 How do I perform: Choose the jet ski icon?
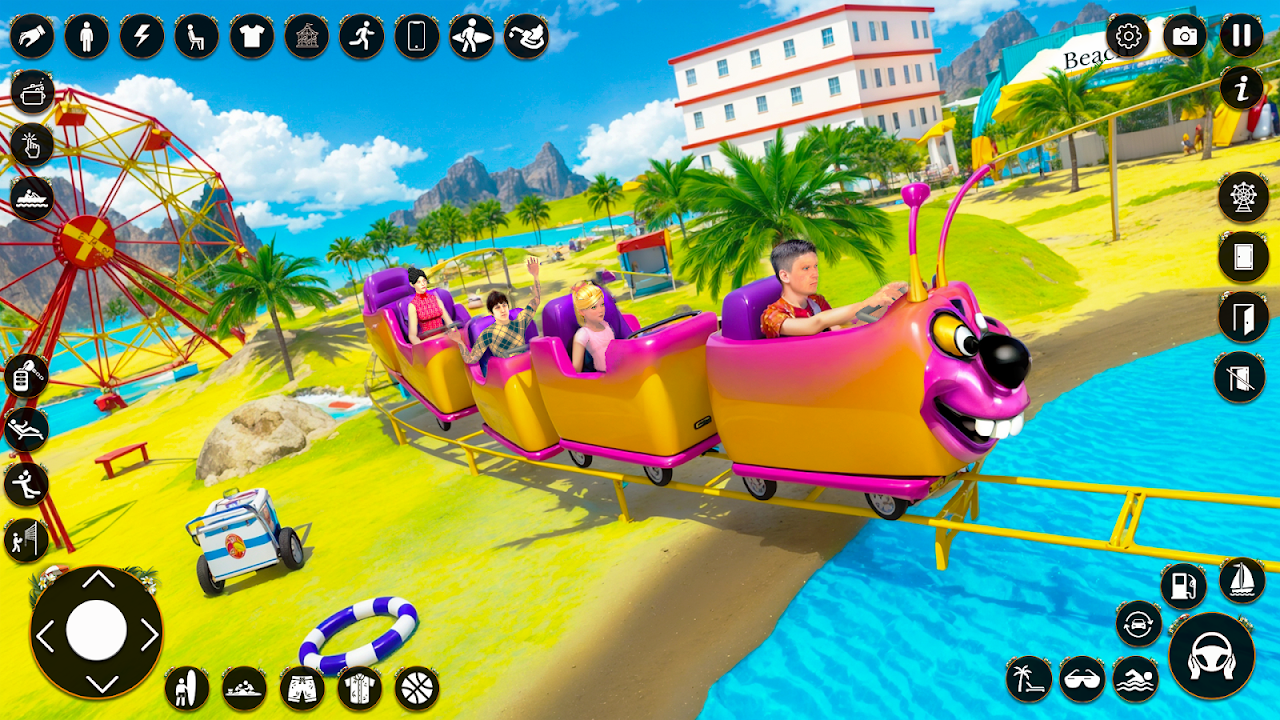[33, 198]
